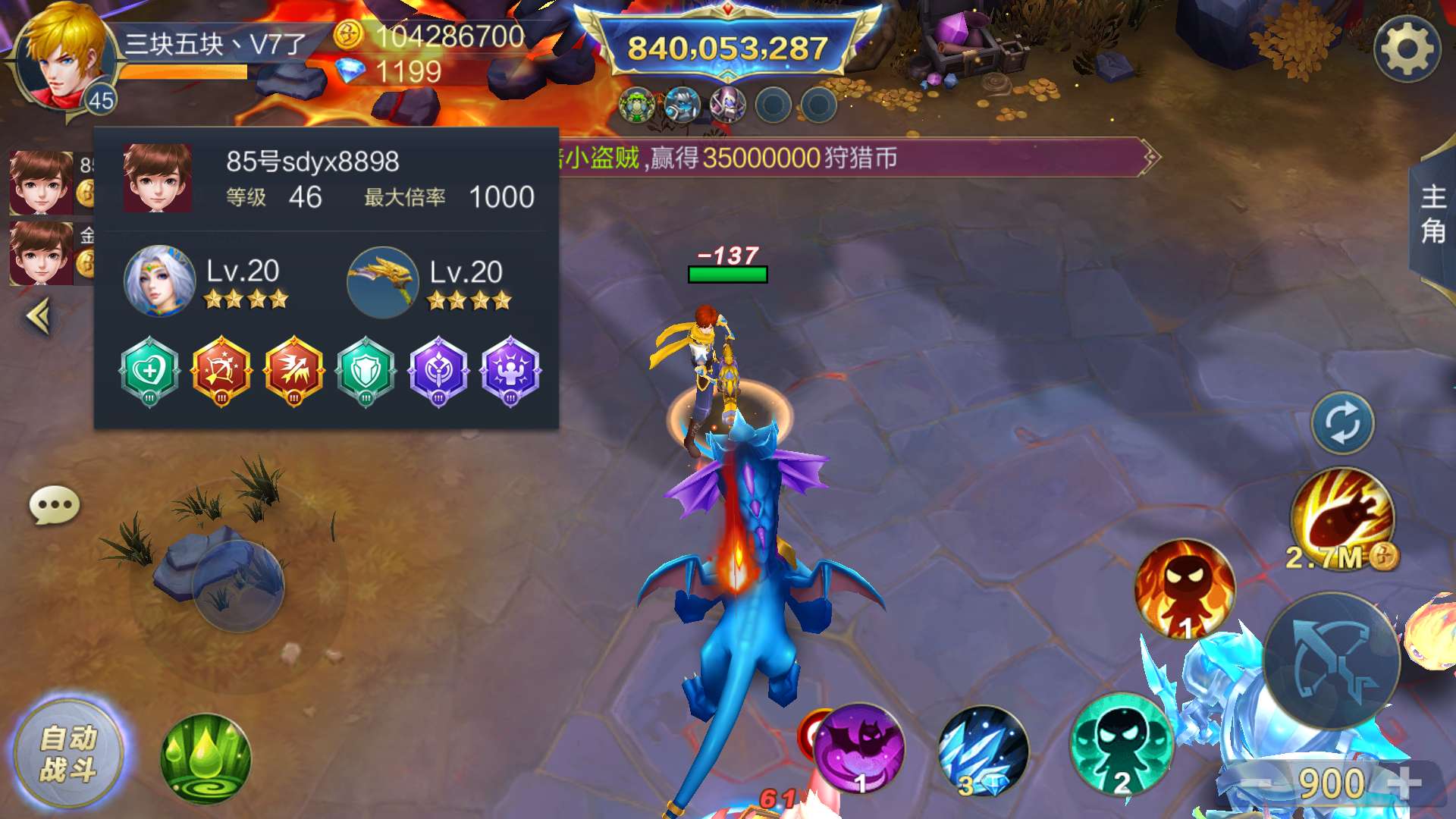Screen dimensions: 1456x819
Task: View the green heart-plus rune badge
Action: (x=149, y=372)
